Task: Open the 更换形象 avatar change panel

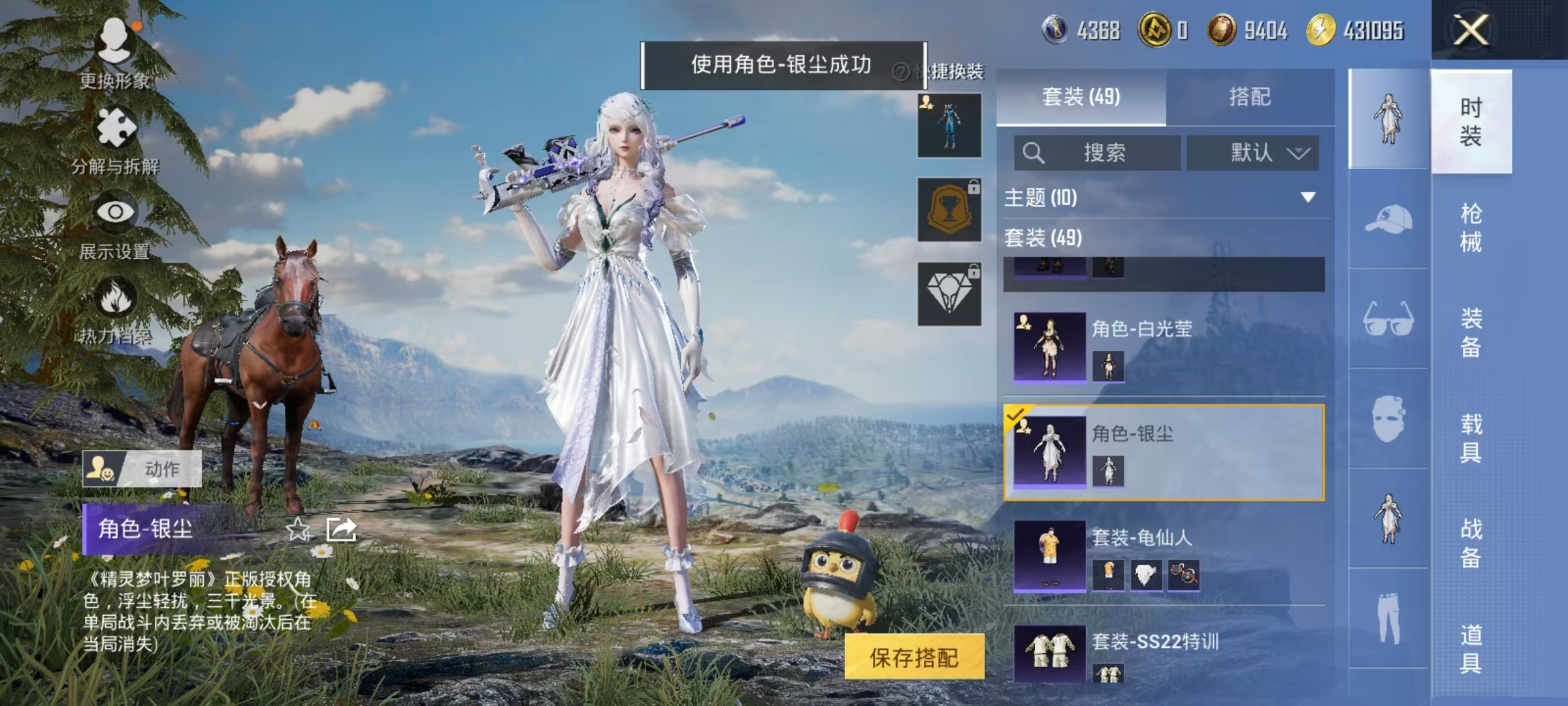Action: pos(116,49)
